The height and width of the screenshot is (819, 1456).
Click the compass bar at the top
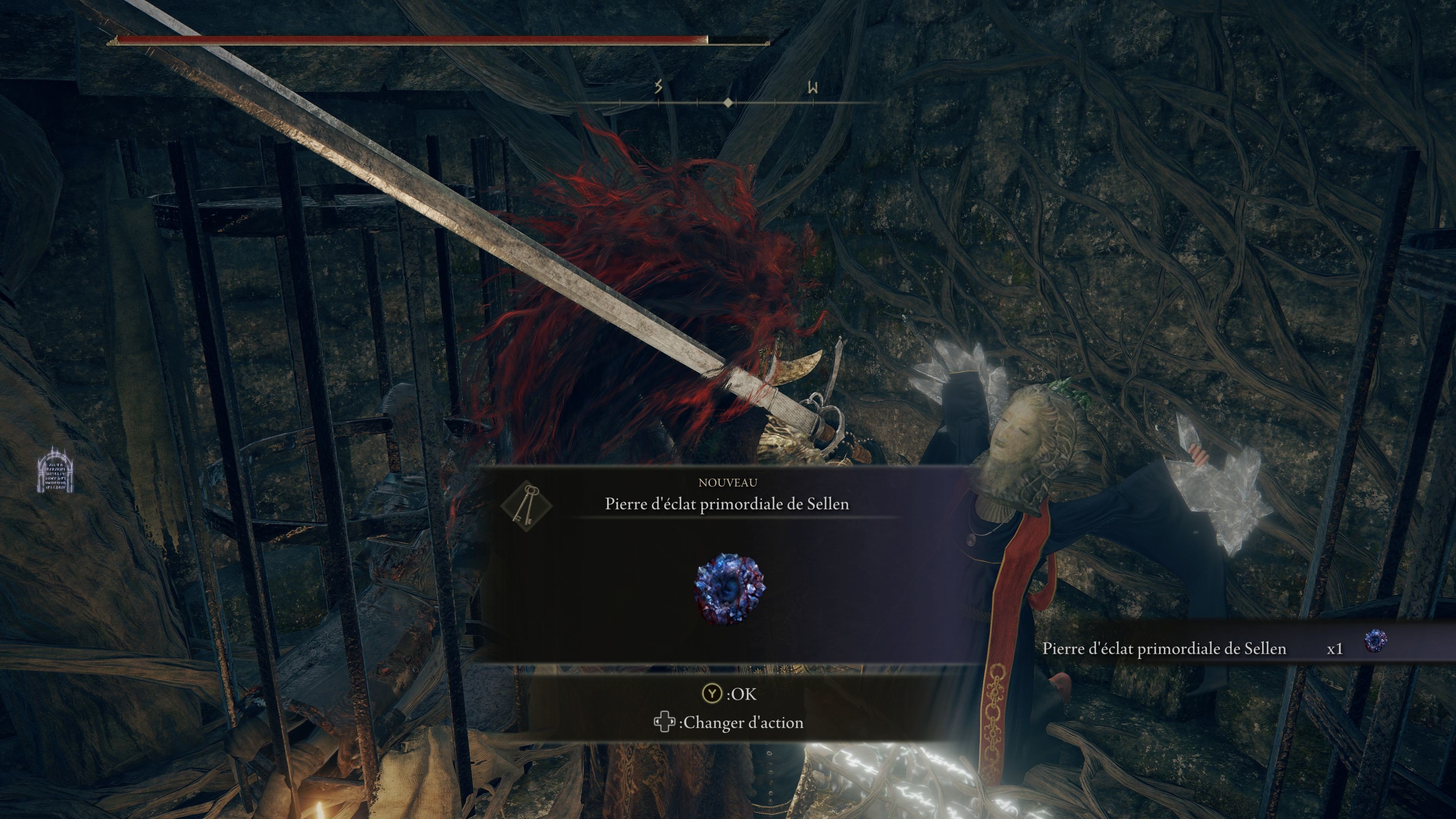(x=729, y=102)
